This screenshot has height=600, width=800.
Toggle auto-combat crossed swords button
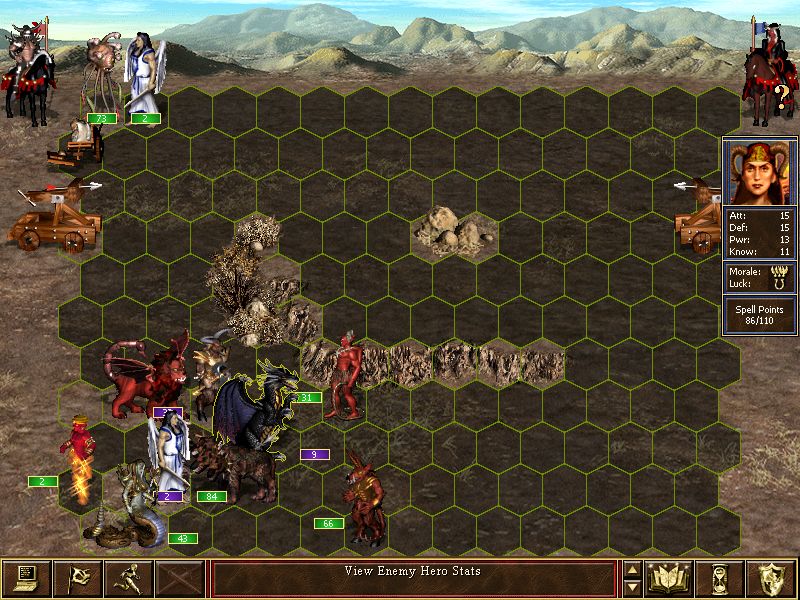point(180,579)
